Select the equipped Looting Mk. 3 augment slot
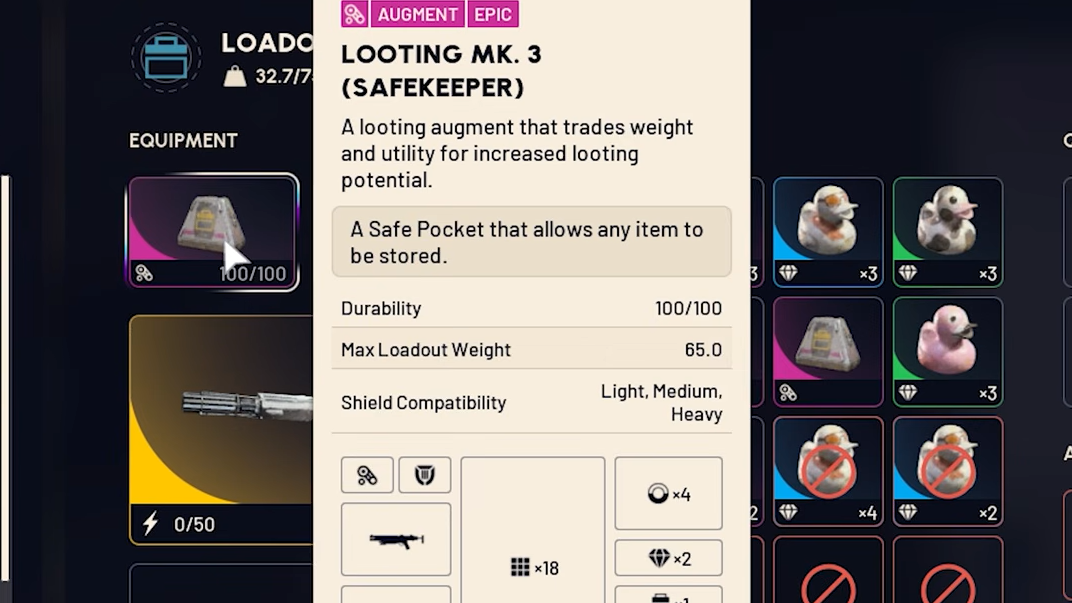Image resolution: width=1072 pixels, height=603 pixels. 212,232
